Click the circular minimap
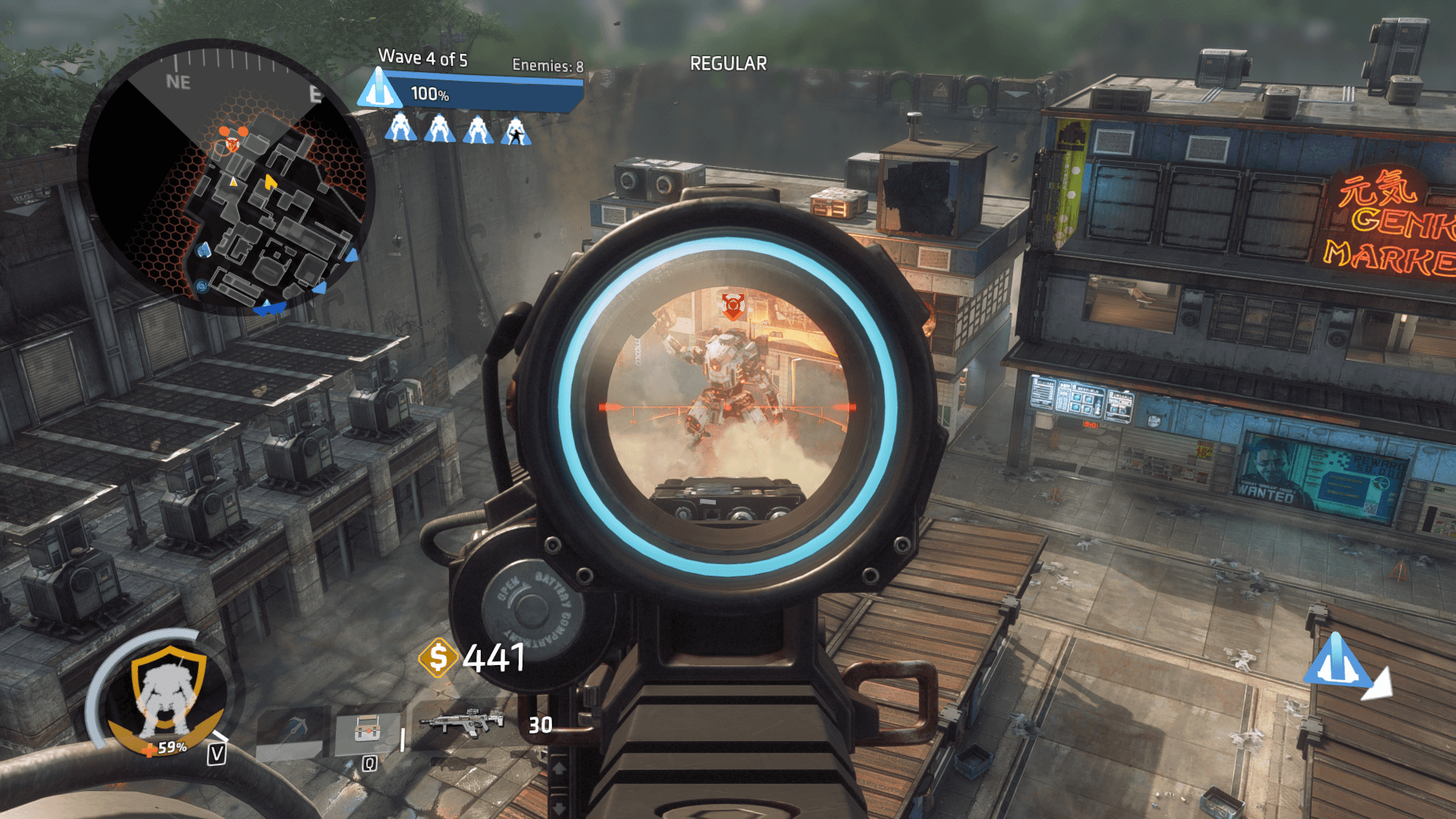This screenshot has height=819, width=1456. (x=227, y=176)
